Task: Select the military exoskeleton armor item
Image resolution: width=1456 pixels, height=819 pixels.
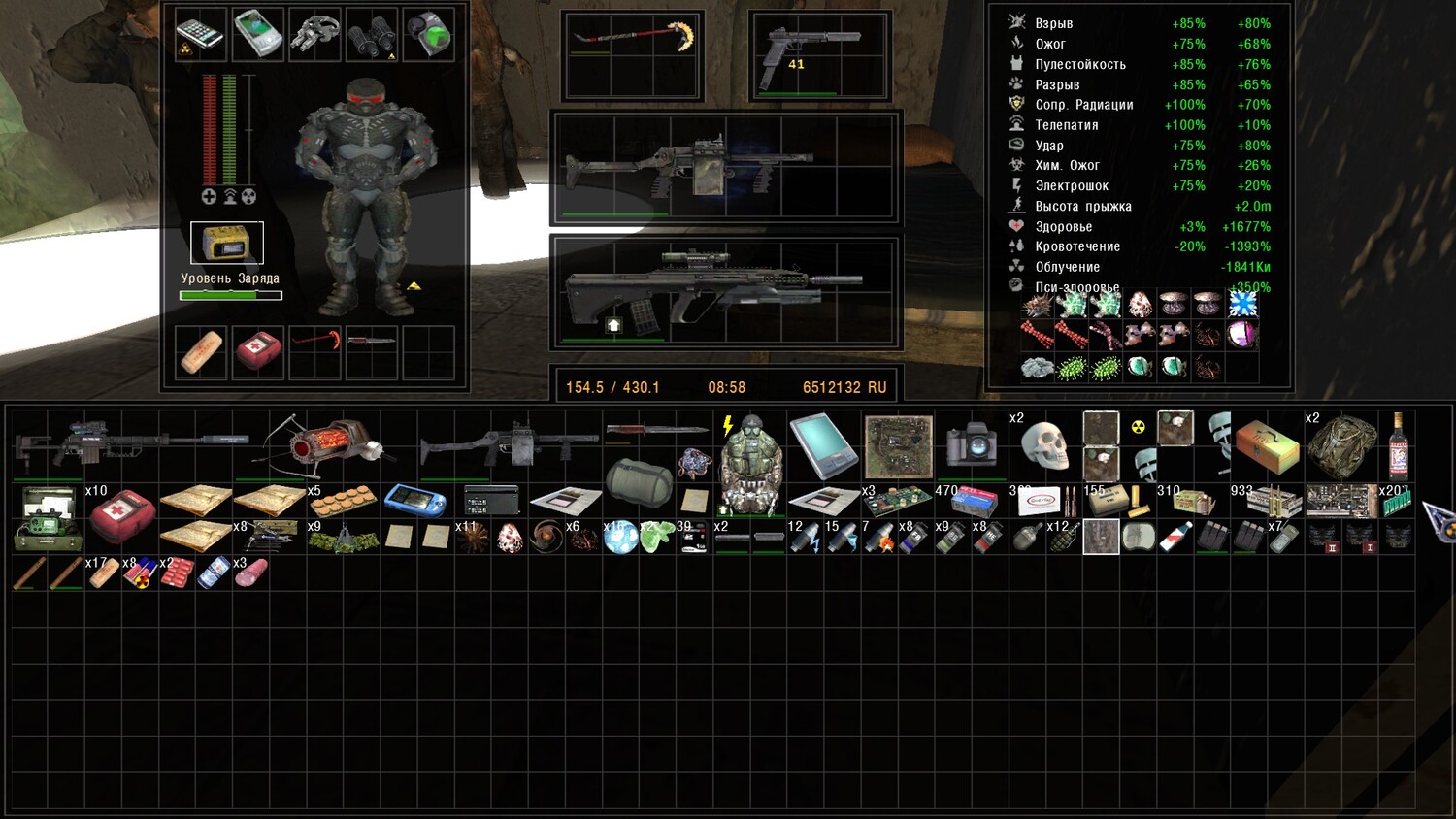Action: tap(750, 463)
